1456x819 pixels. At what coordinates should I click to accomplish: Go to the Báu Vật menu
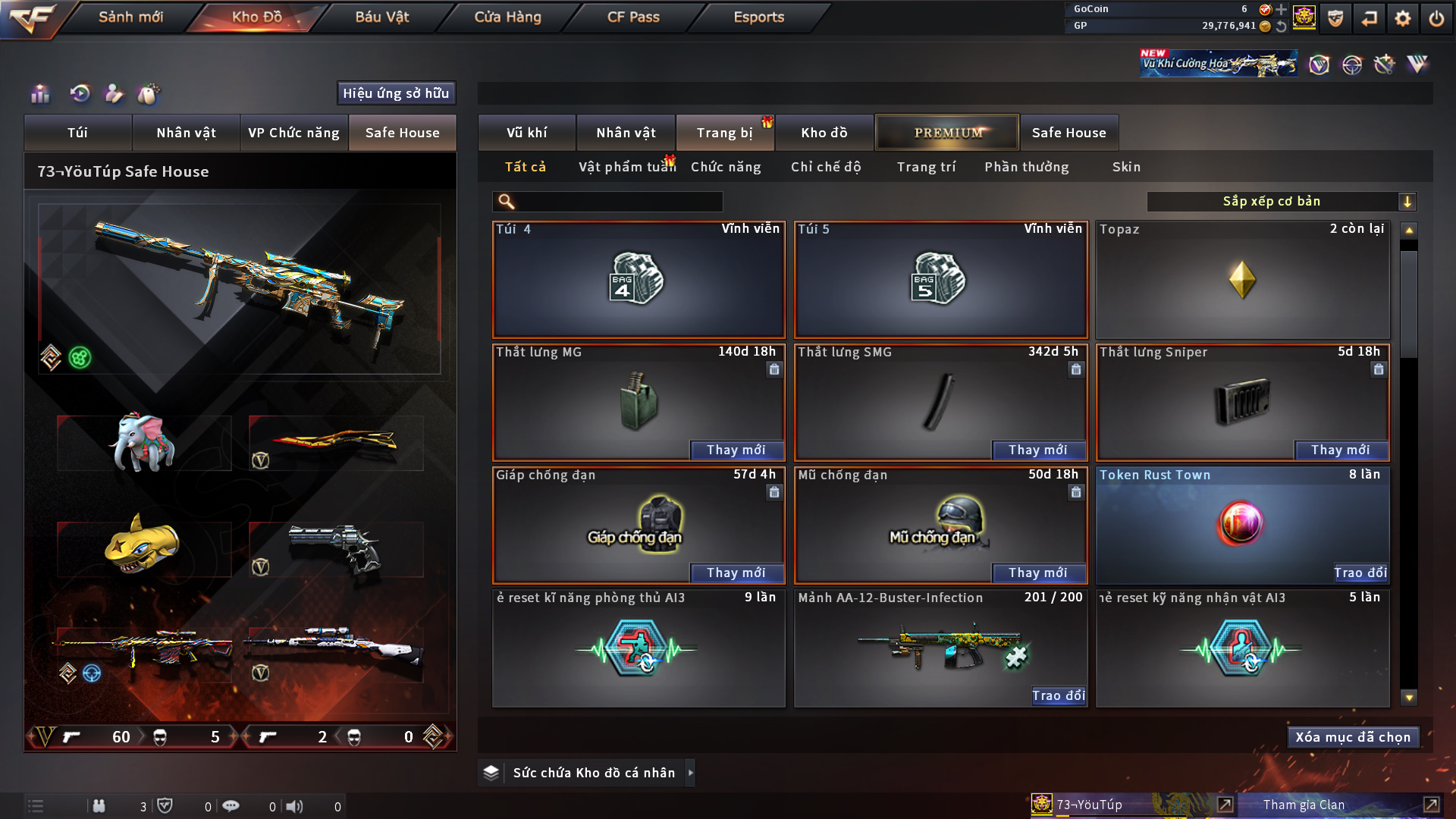381,17
